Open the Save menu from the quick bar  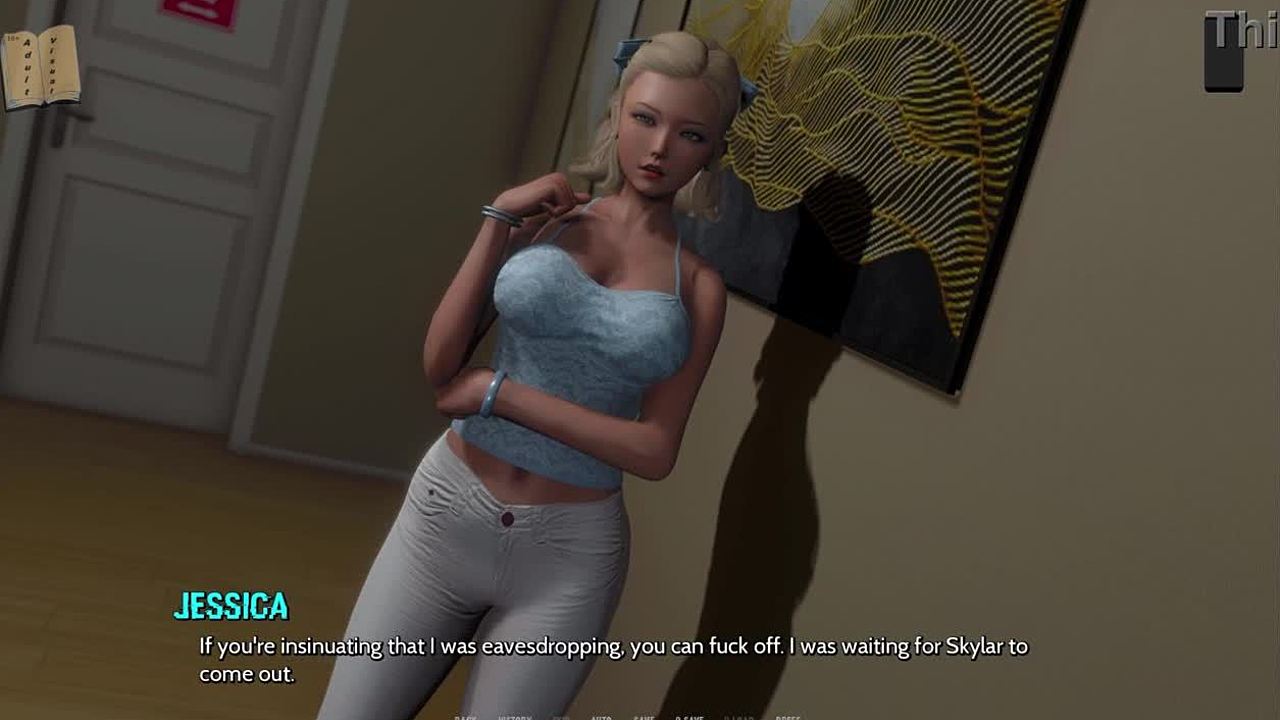click(644, 717)
